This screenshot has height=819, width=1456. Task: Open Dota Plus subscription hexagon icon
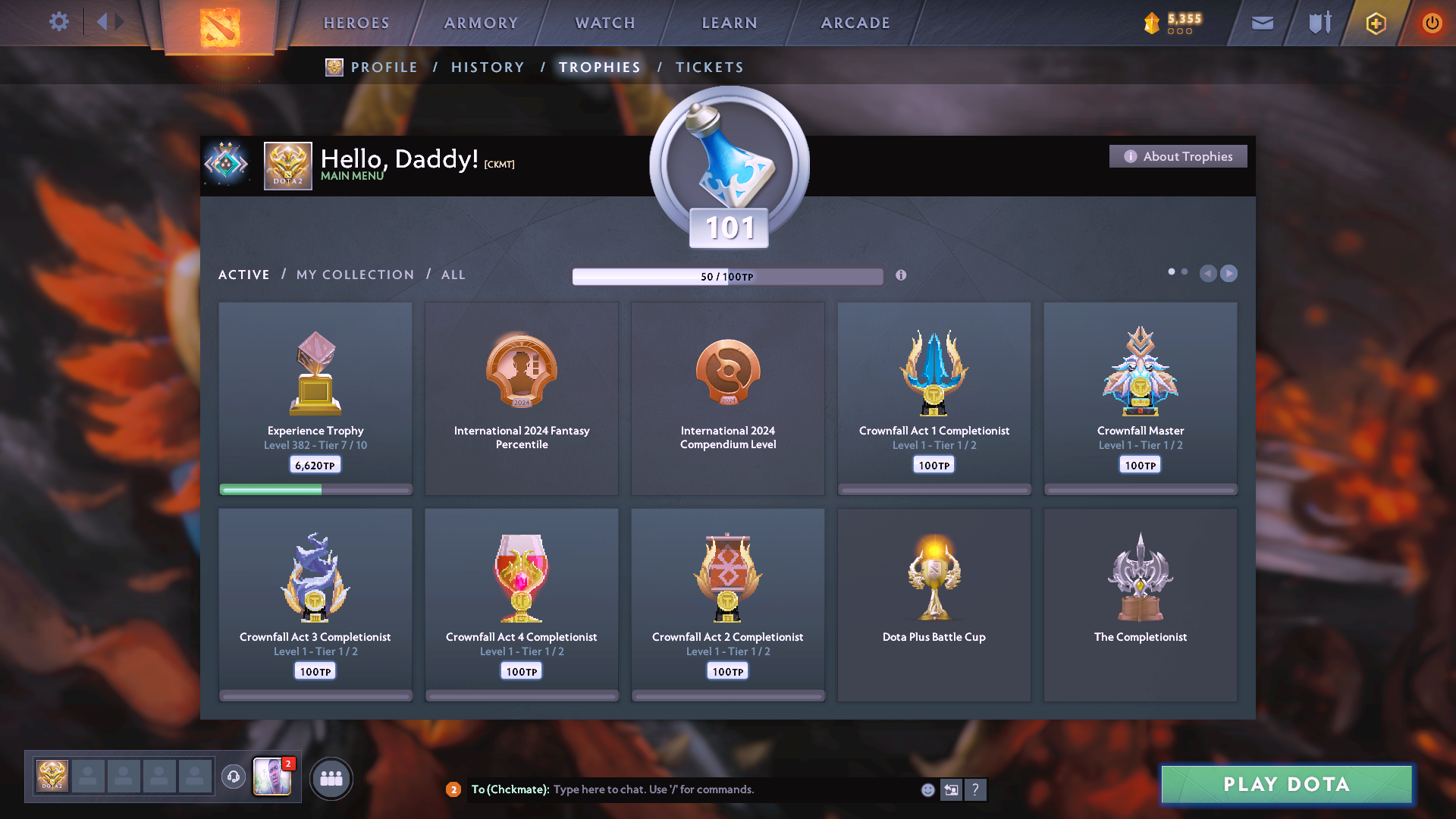pyautogui.click(x=1375, y=23)
